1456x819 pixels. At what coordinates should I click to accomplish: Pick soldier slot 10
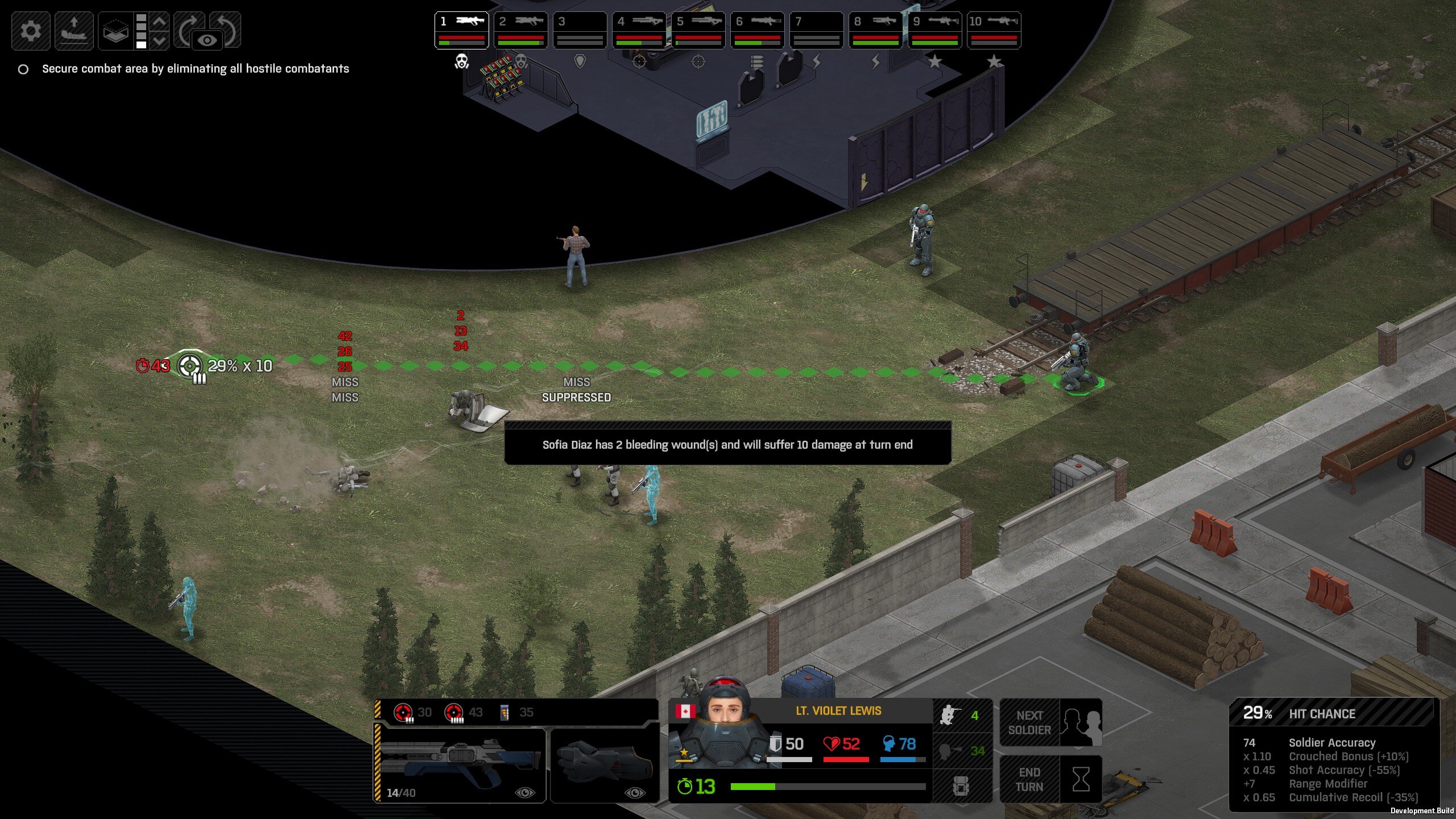click(994, 30)
